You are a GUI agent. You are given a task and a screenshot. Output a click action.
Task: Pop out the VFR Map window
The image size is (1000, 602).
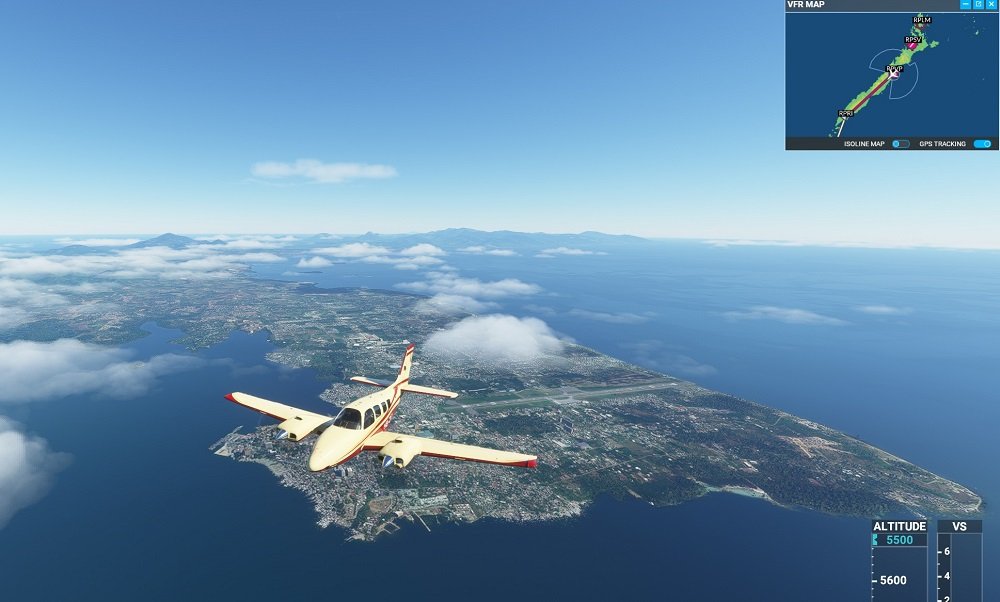coord(978,5)
